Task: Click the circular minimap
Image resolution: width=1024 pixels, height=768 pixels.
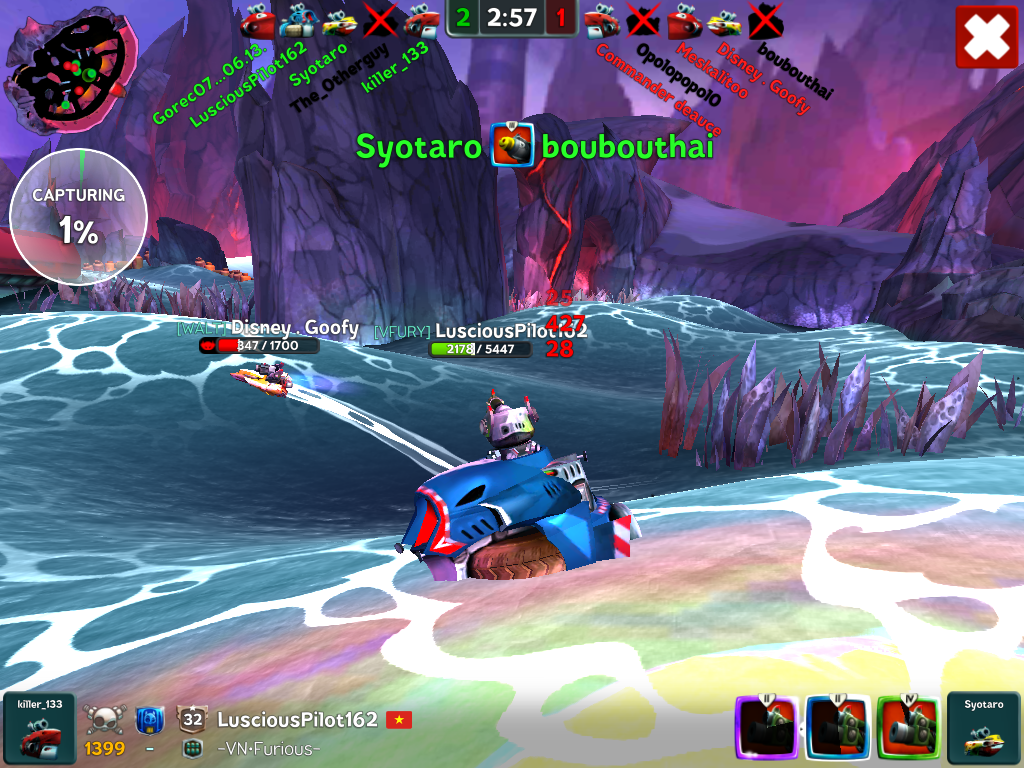Action: click(70, 66)
